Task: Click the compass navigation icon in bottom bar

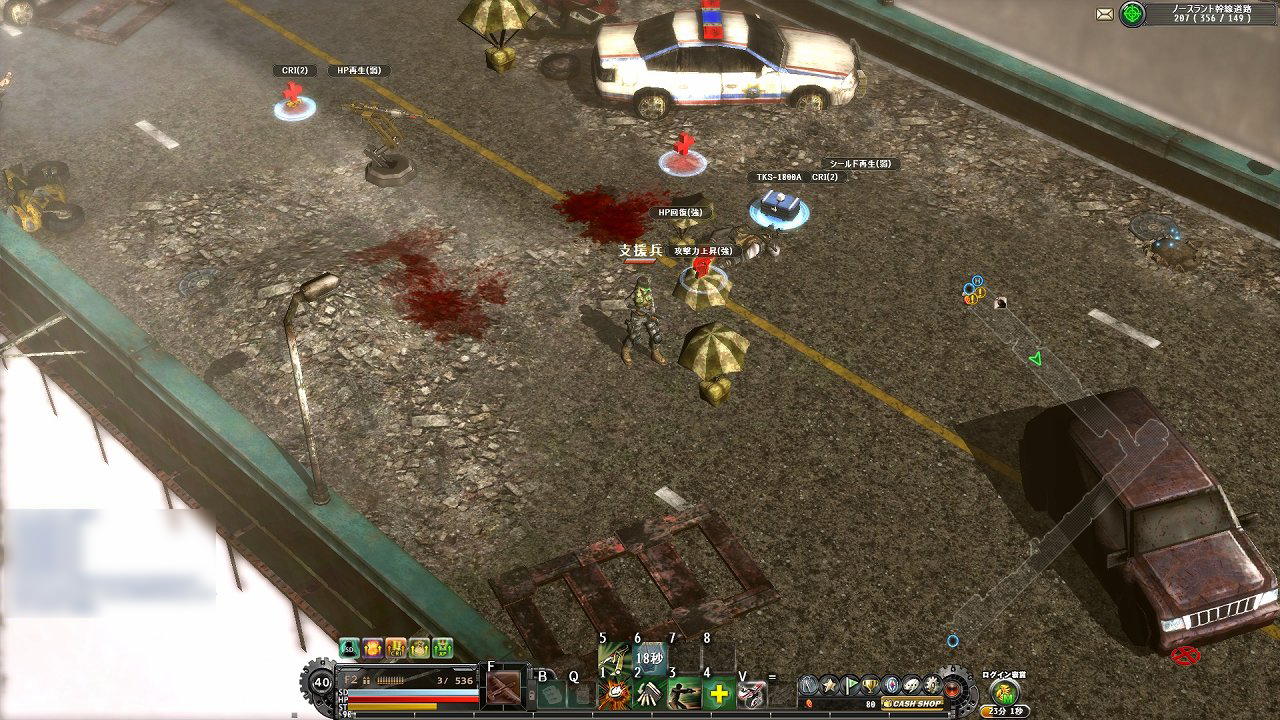Action: point(889,685)
